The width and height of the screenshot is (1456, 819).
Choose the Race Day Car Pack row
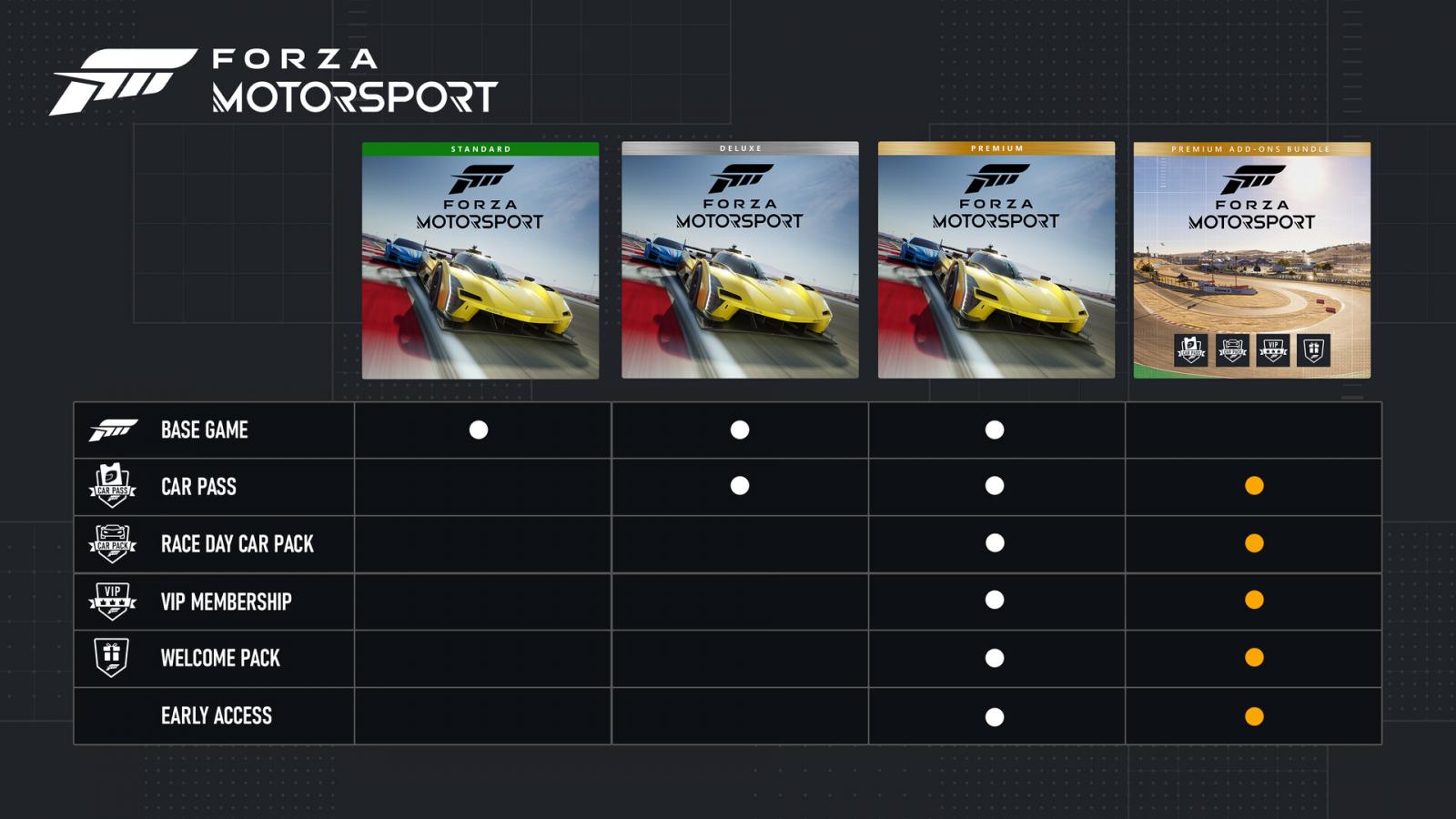tap(238, 544)
